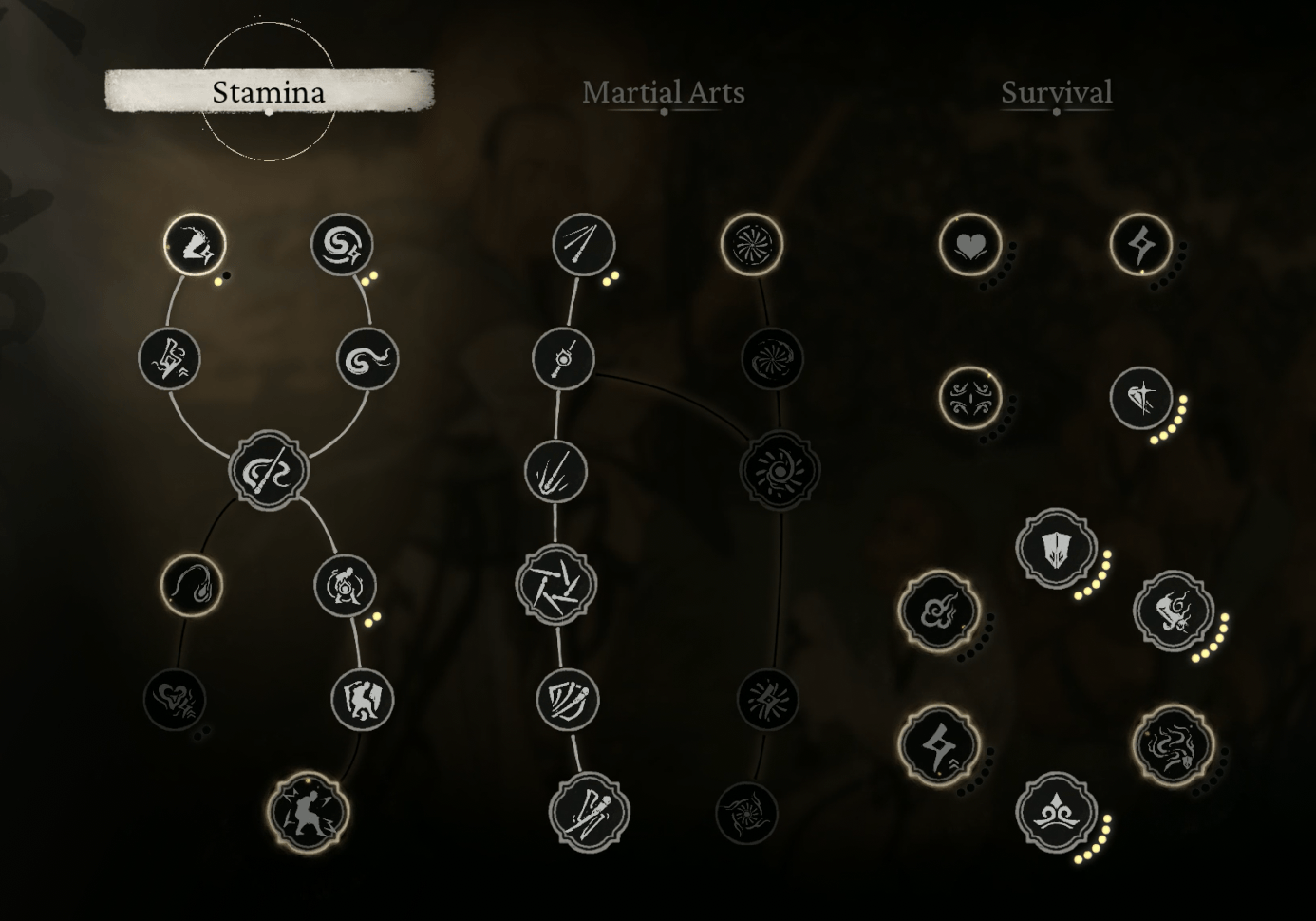Select the heart skill node
1316x921 pixels.
[969, 245]
